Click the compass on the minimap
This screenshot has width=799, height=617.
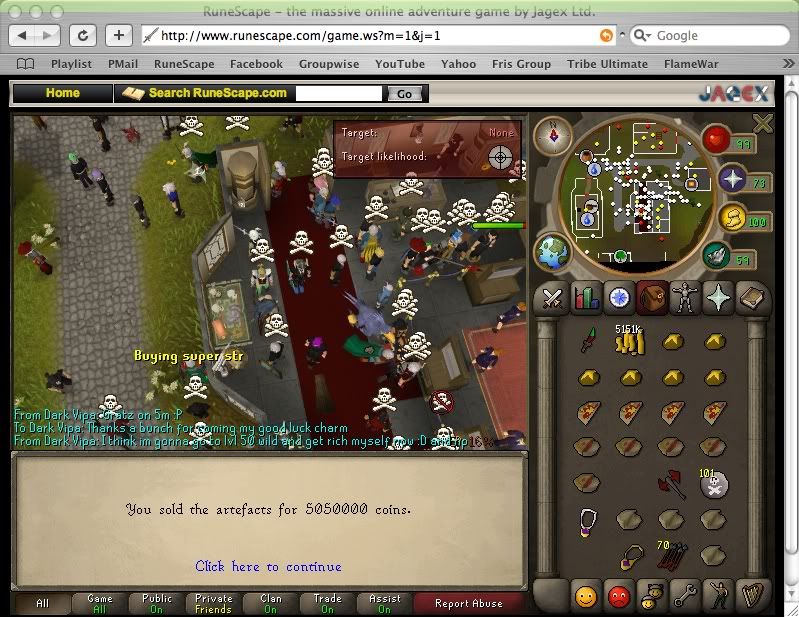pos(551,134)
